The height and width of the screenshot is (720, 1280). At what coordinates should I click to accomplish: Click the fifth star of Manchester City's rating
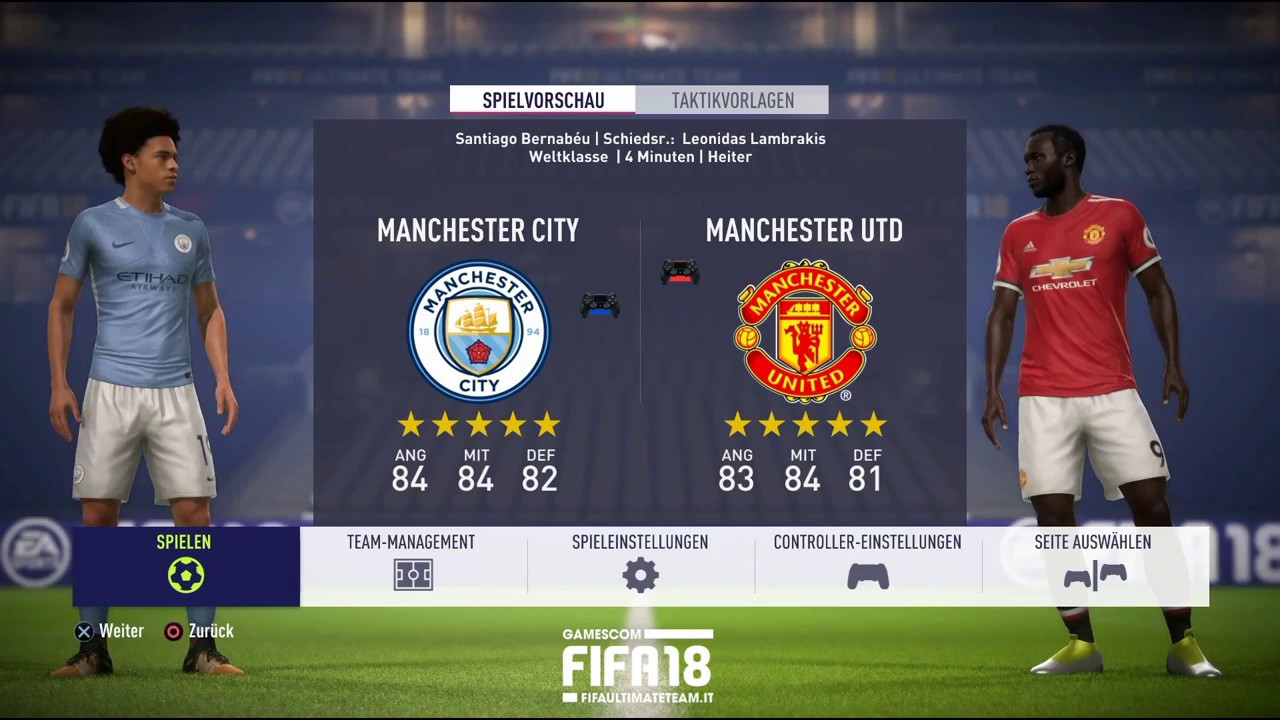(x=547, y=424)
